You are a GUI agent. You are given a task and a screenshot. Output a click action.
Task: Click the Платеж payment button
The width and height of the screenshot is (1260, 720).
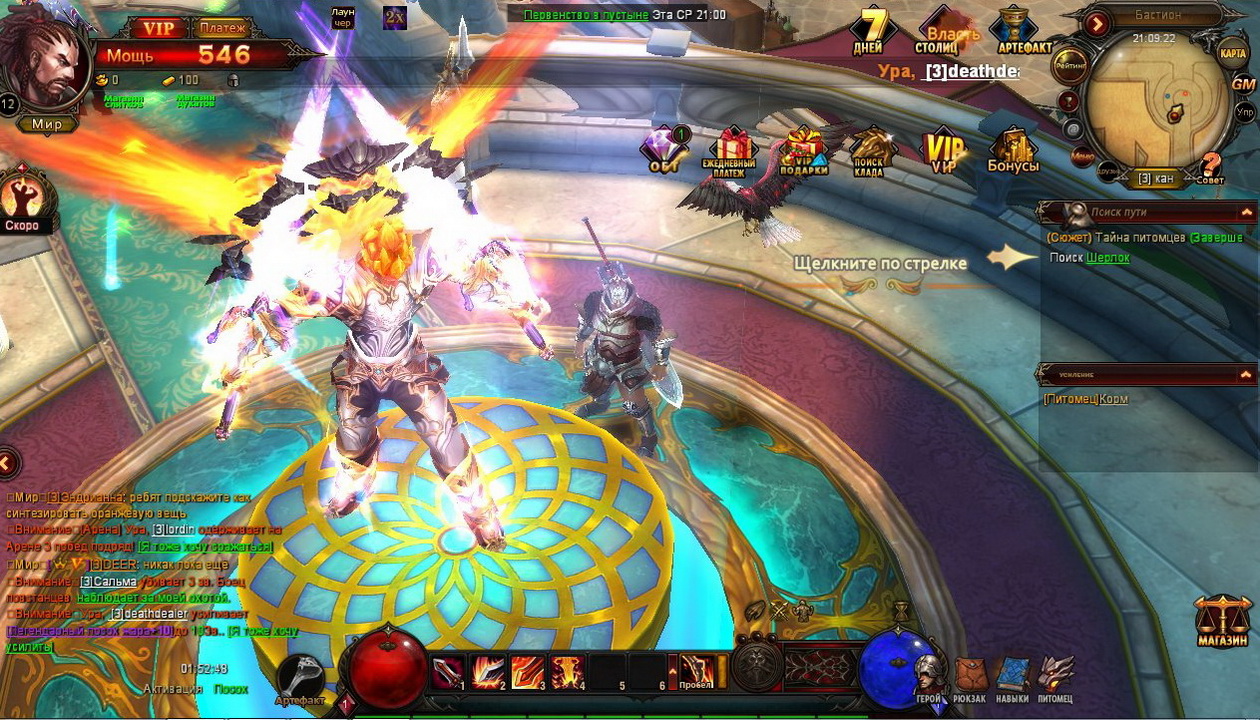pos(221,28)
